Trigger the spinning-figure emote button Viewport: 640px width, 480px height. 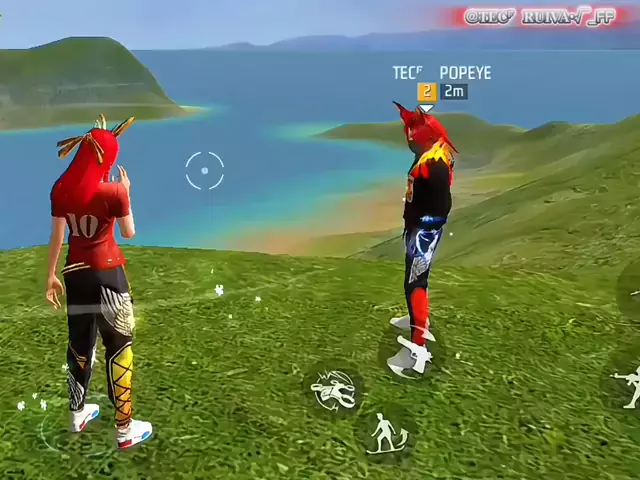[335, 390]
